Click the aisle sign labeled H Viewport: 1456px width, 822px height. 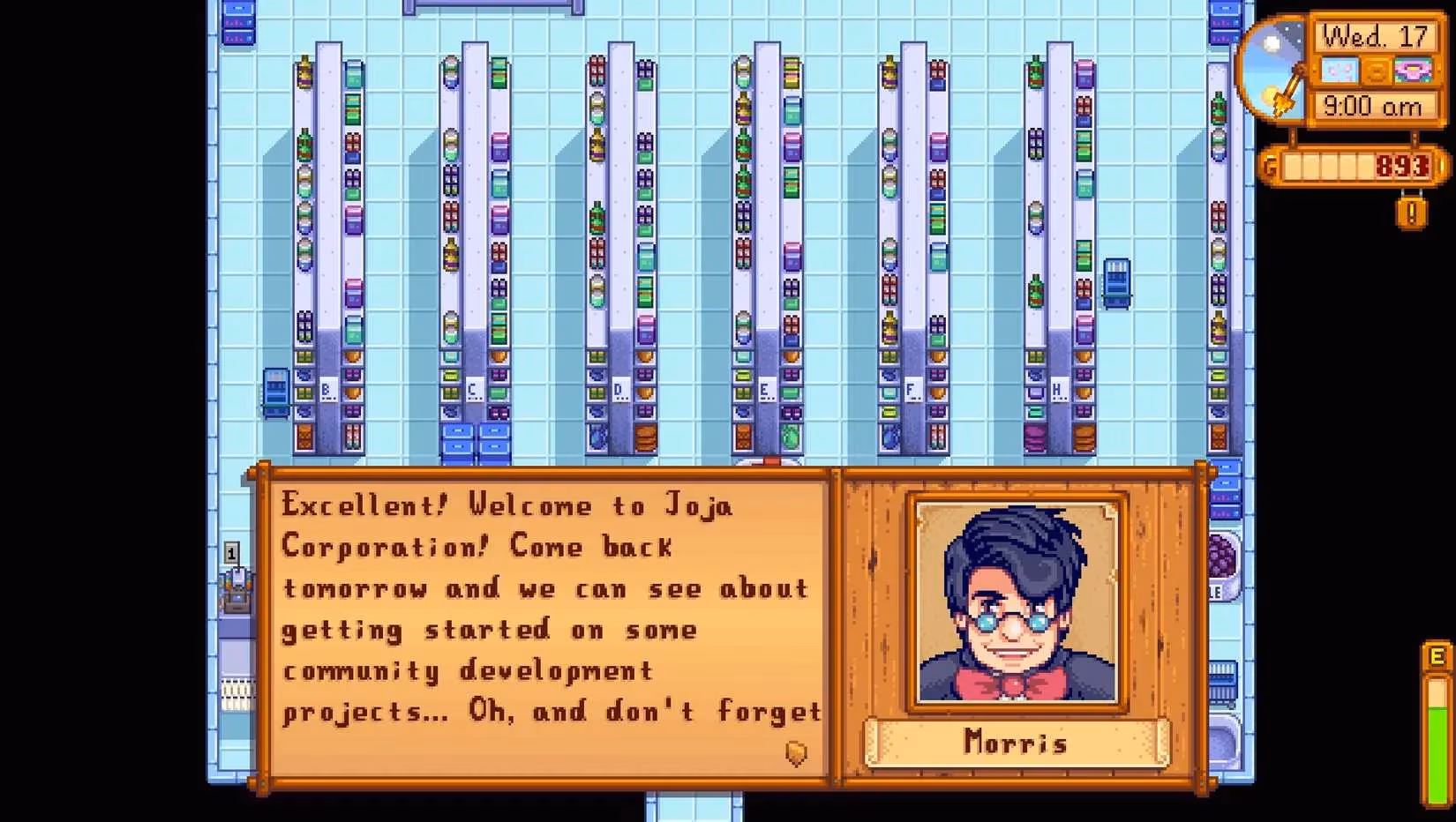tap(1059, 388)
